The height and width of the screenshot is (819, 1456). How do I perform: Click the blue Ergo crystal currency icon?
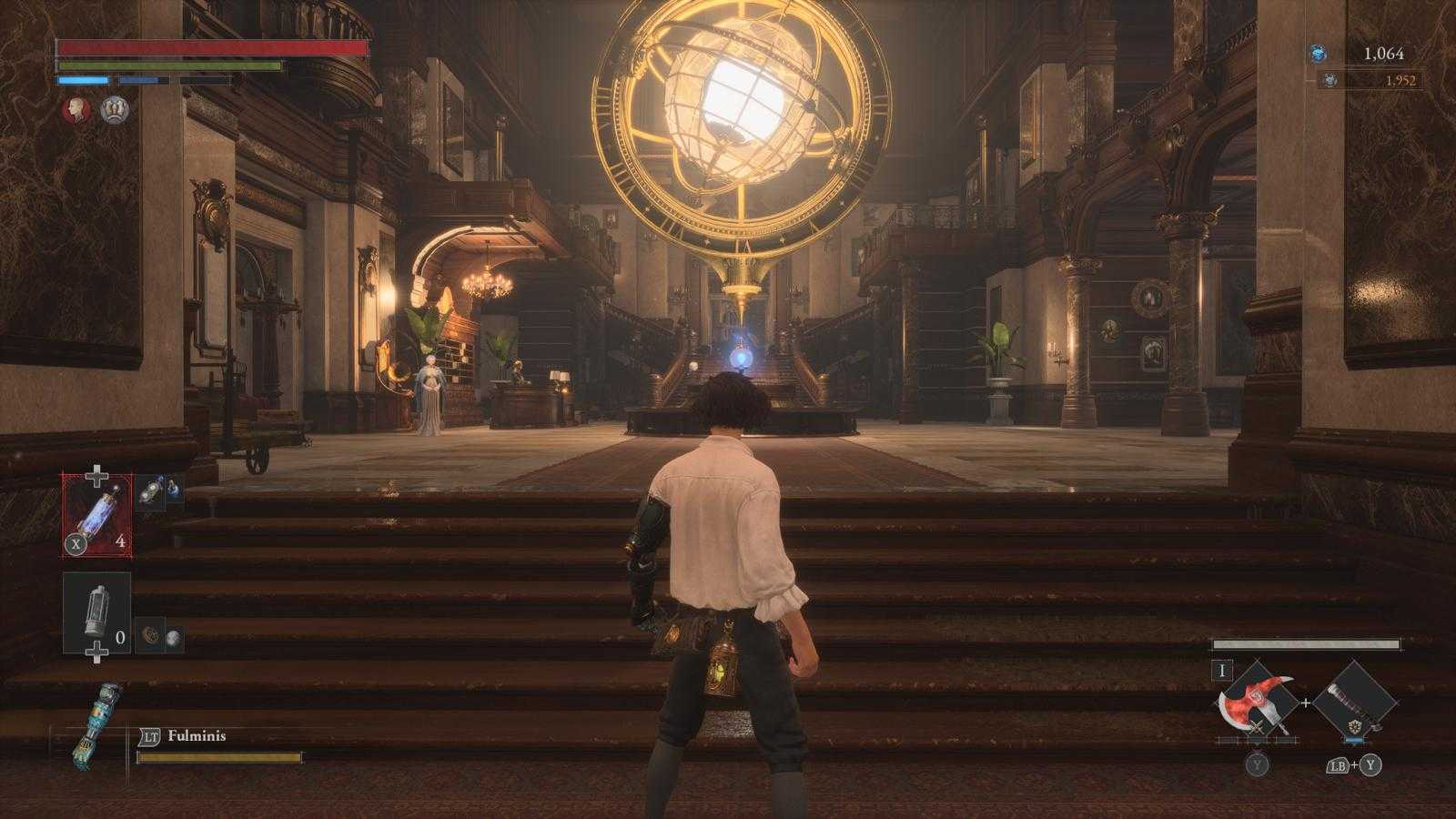(x=1316, y=55)
